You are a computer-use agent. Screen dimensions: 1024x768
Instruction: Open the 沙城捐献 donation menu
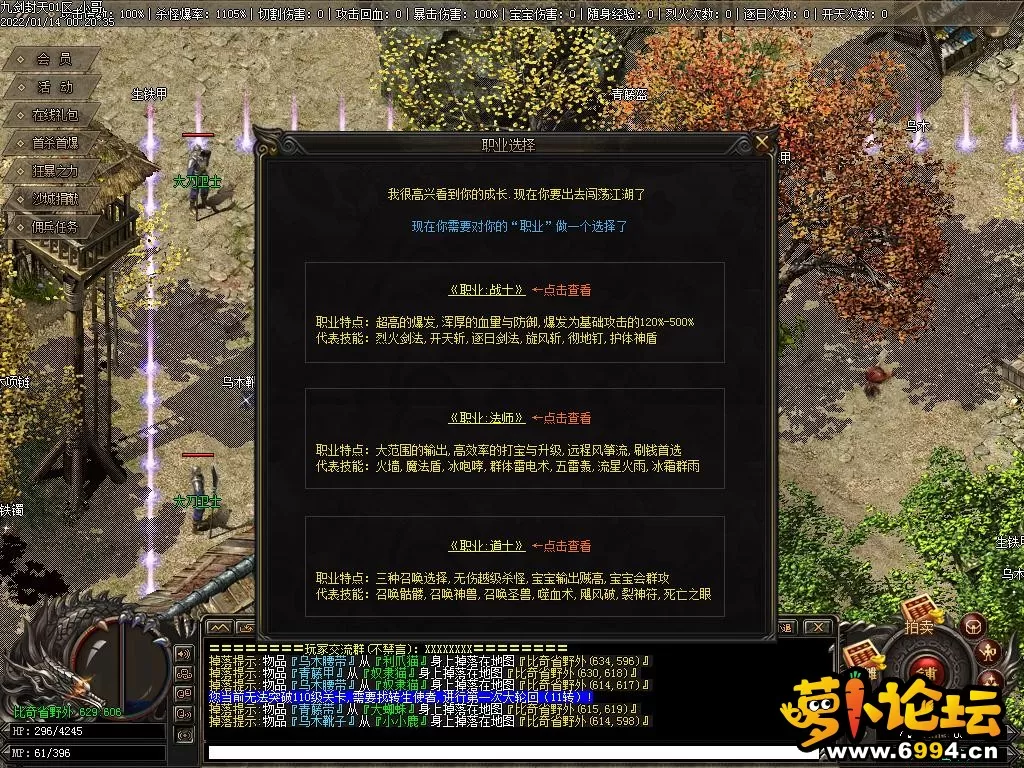point(53,199)
